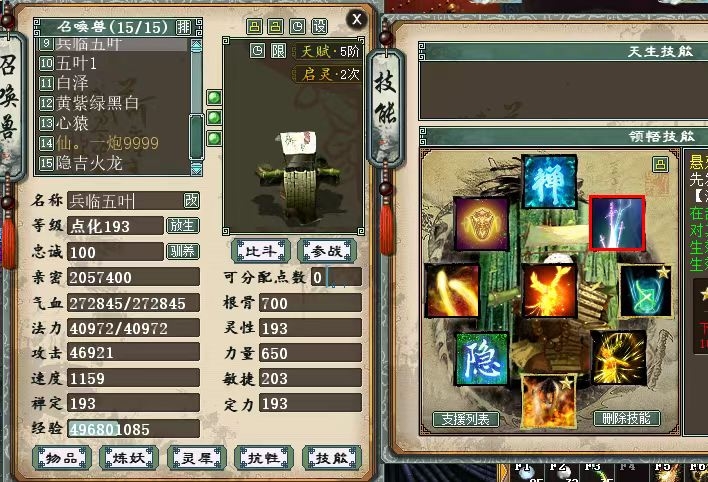
Task: Open the 技能 skills button
Action: pyautogui.click(x=325, y=457)
